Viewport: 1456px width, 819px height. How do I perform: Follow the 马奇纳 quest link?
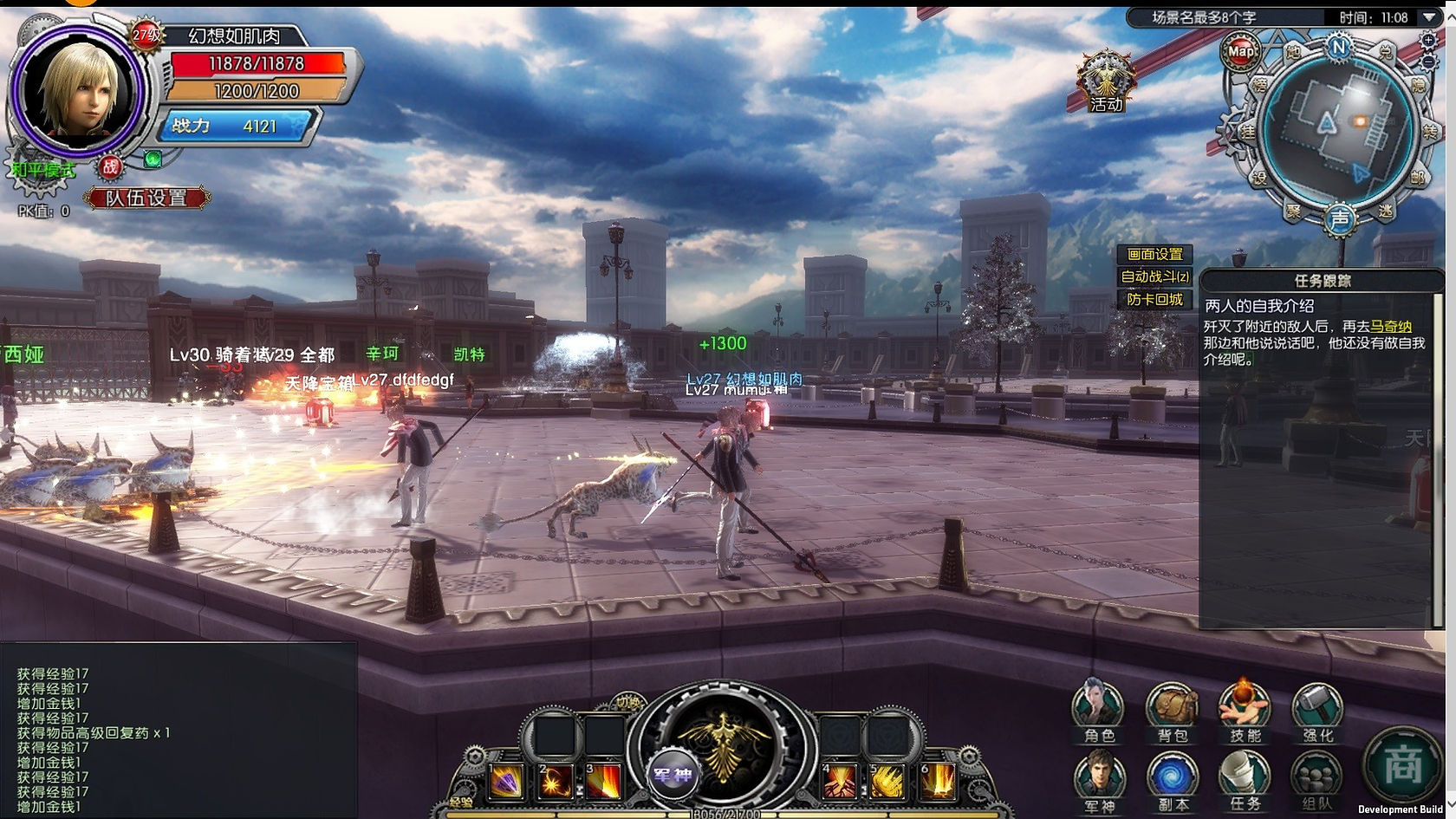coord(1391,327)
